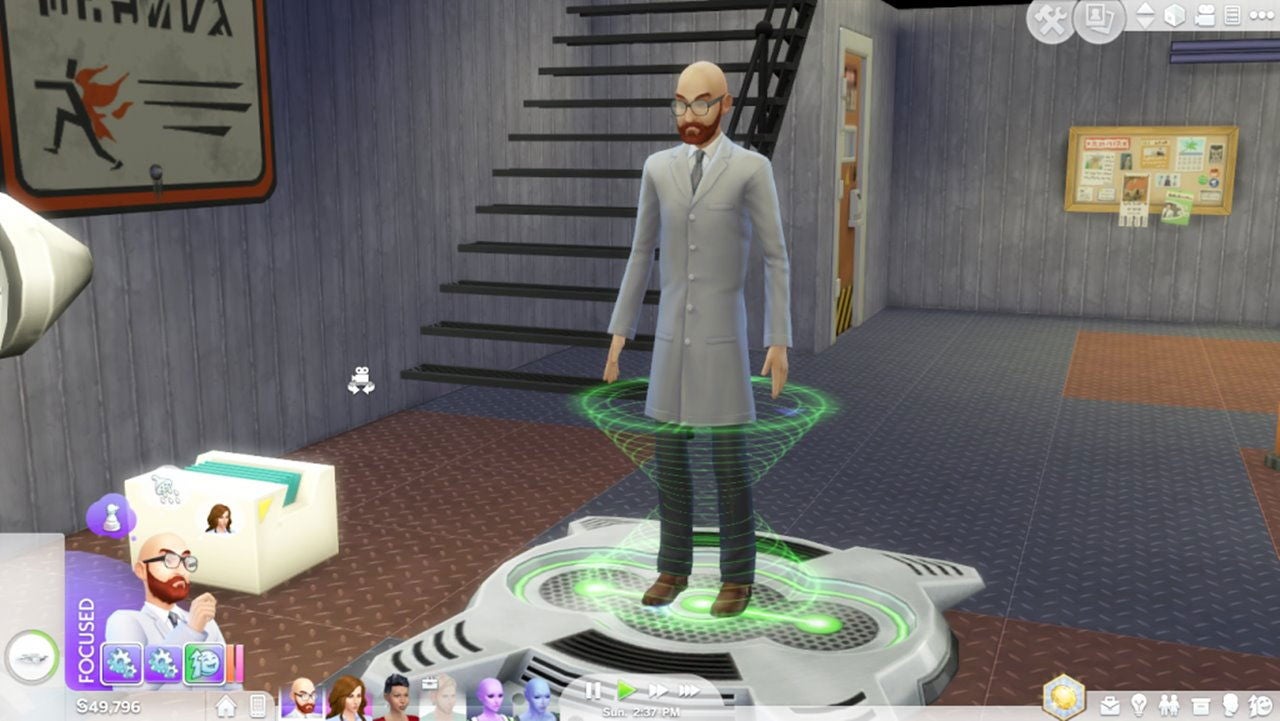Go down one floor level with the down arrow
The height and width of the screenshot is (721, 1280).
tap(1146, 24)
